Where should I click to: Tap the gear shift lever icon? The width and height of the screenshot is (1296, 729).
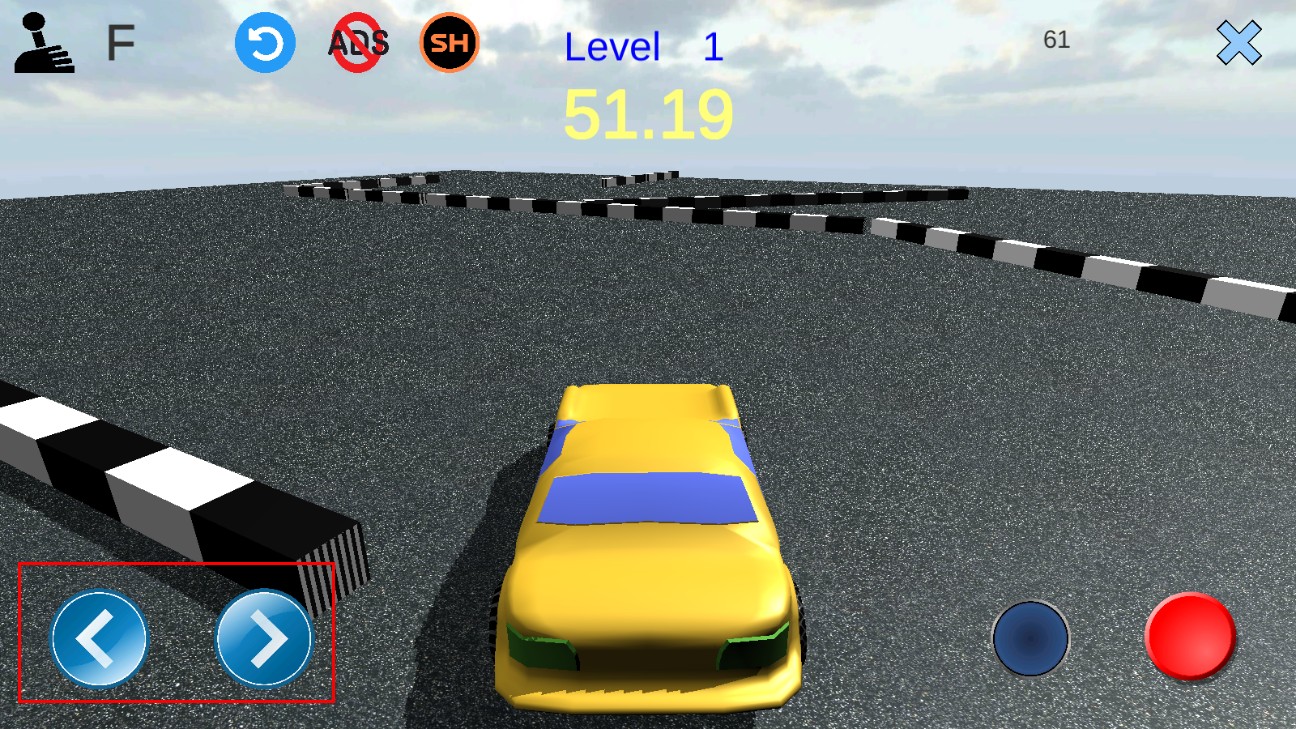(42, 44)
